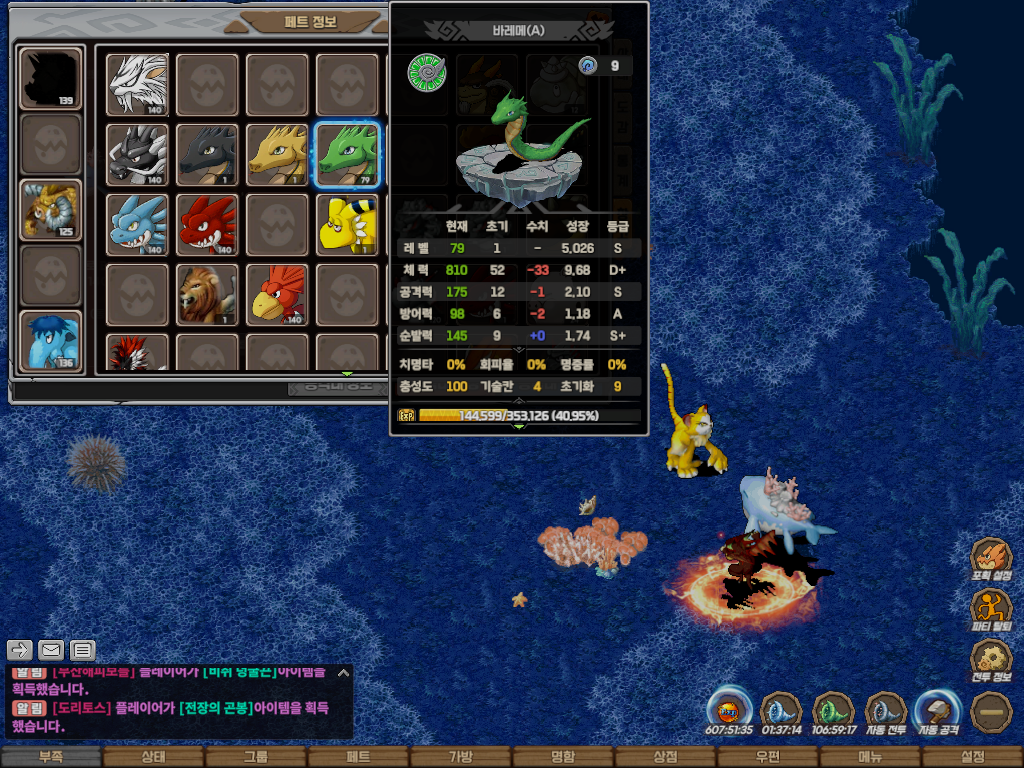Collapse the HUD with the minus button
This screenshot has width=1024, height=768.
[992, 712]
